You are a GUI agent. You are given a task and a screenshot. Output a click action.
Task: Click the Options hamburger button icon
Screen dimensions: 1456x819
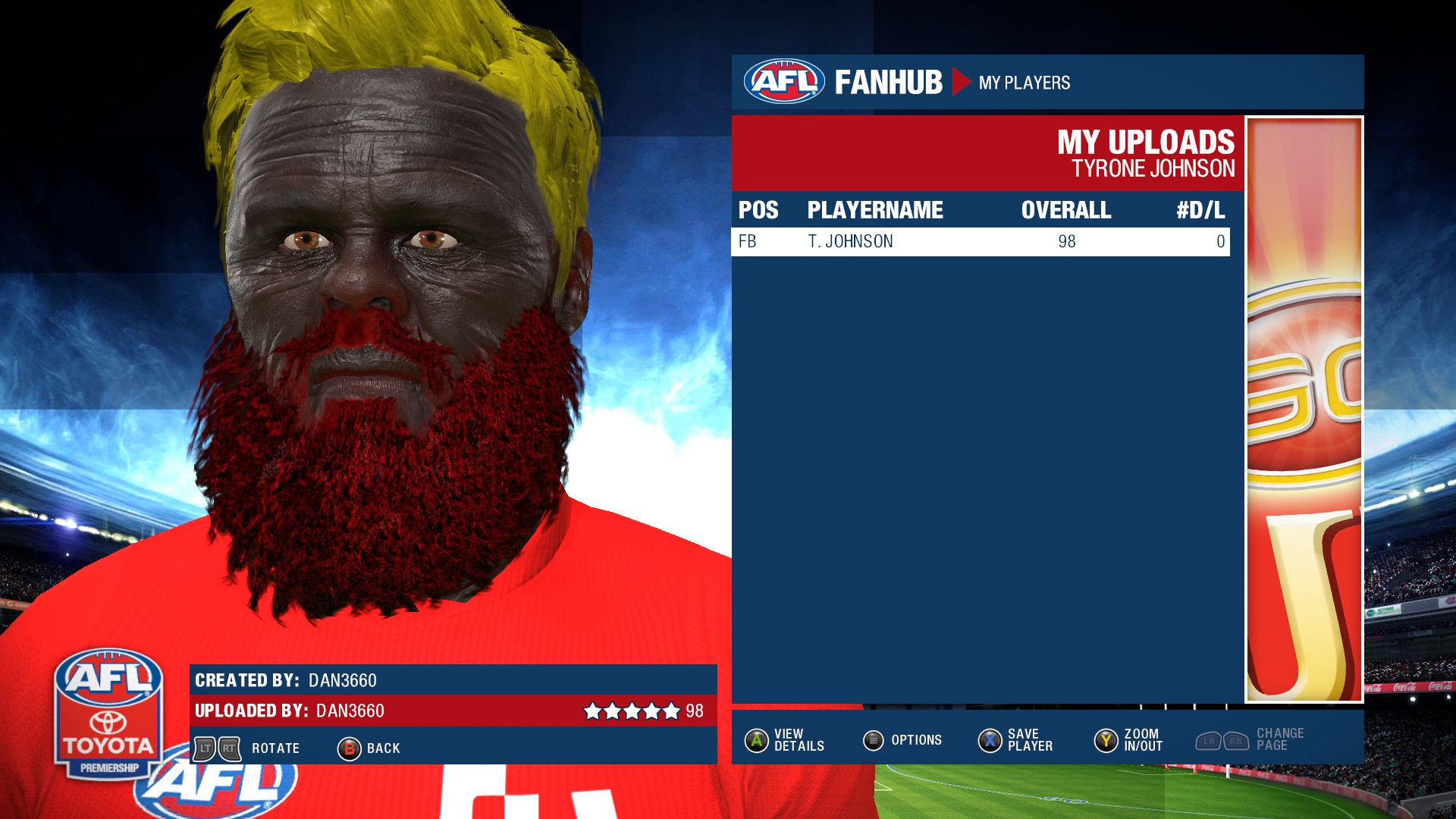[874, 740]
